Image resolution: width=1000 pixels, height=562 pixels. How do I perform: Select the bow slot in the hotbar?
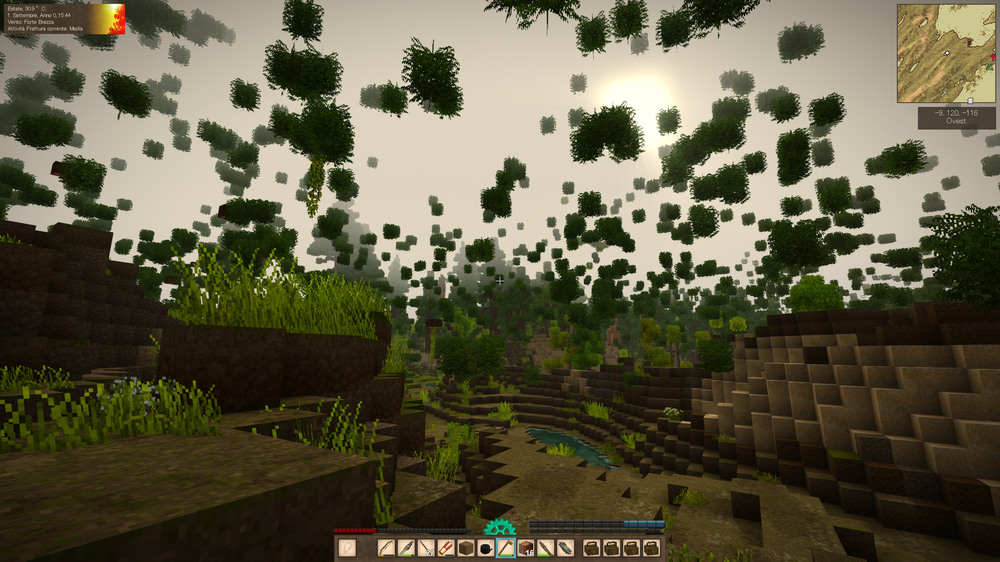386,548
